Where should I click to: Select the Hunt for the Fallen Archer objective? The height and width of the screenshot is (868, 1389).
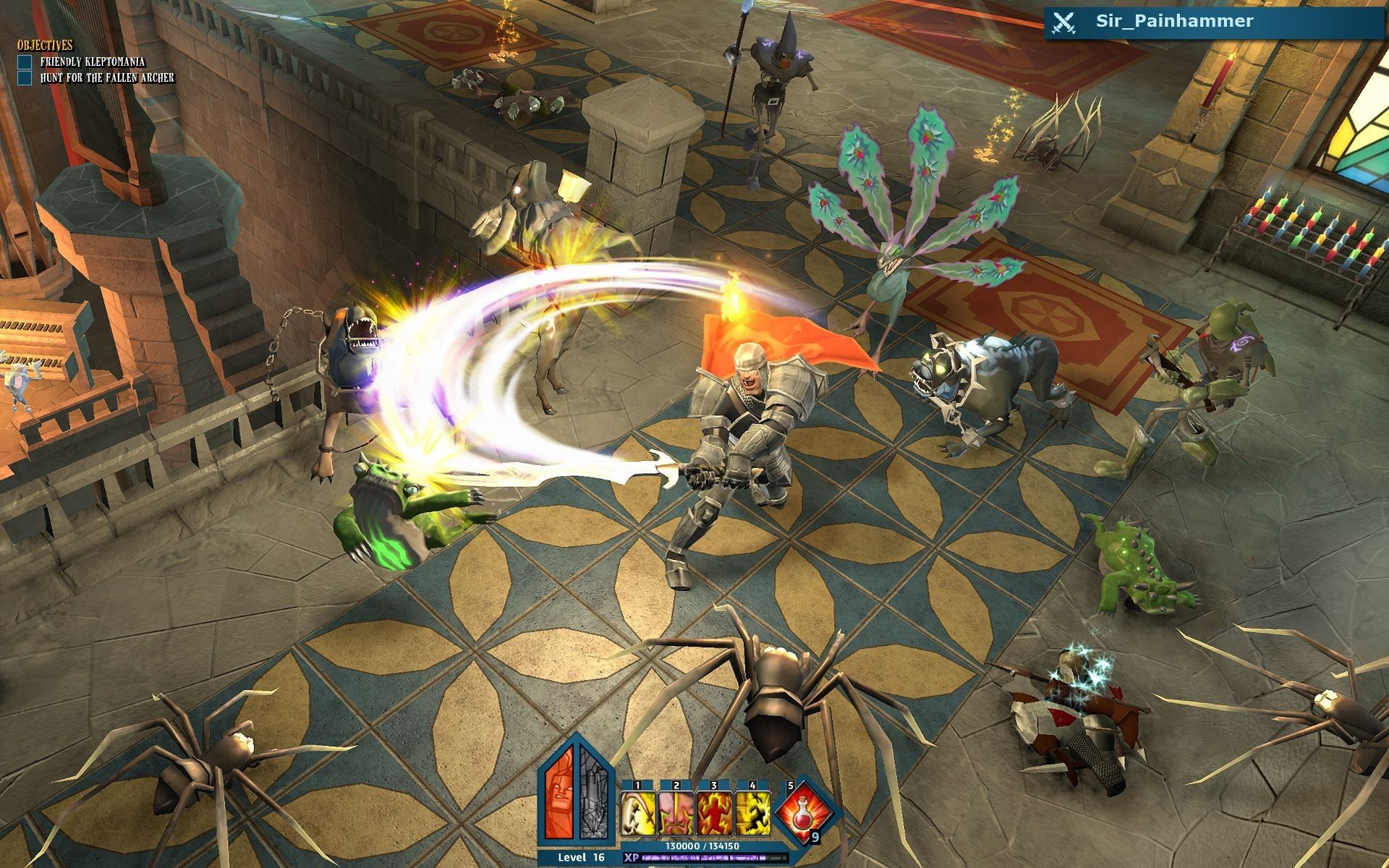click(x=106, y=77)
